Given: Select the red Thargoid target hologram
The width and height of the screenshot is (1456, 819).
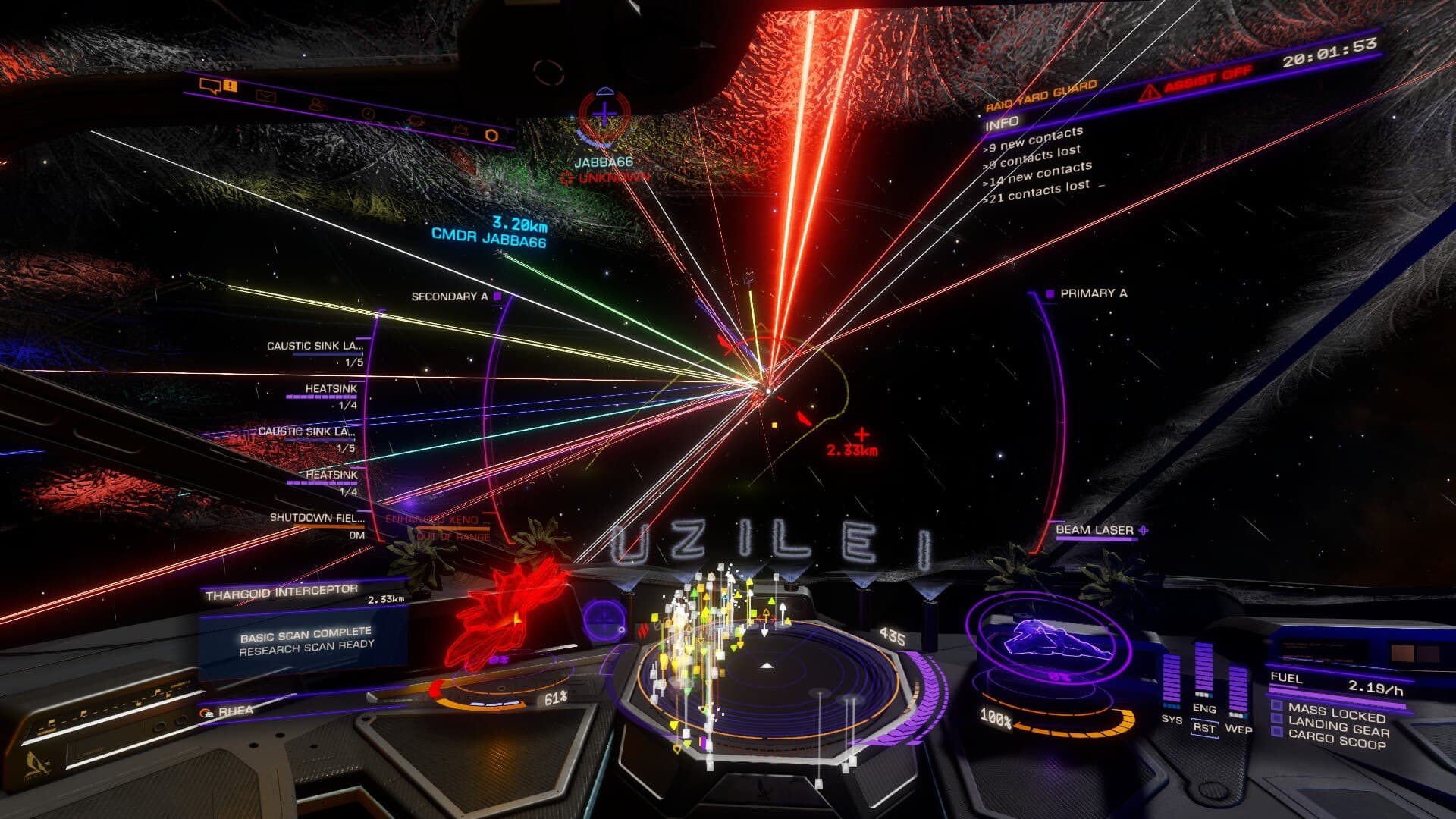Looking at the screenshot, I should (508, 614).
